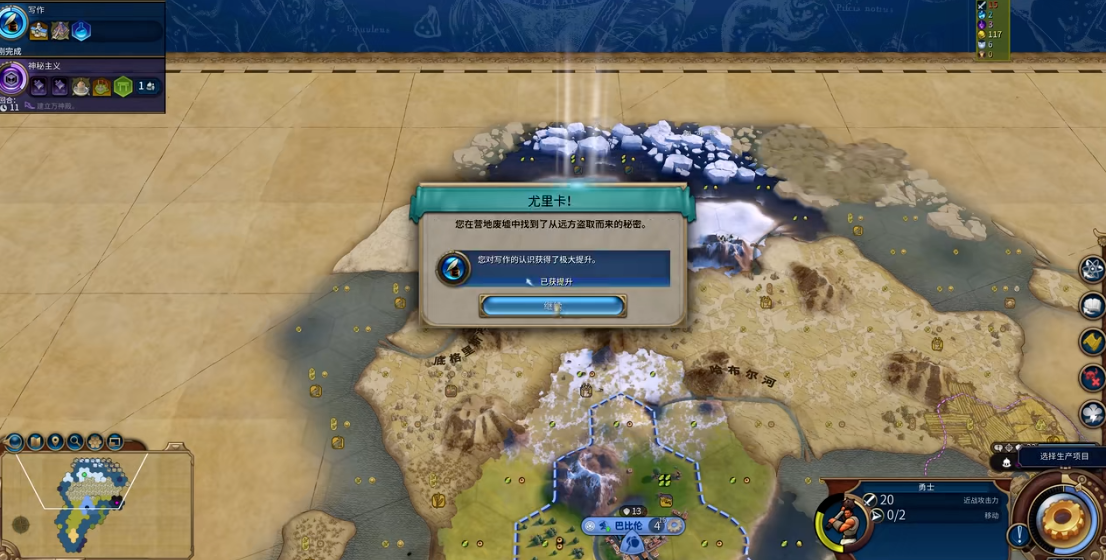Open the fist icon on right side
The width and height of the screenshot is (1106, 560).
[1092, 305]
